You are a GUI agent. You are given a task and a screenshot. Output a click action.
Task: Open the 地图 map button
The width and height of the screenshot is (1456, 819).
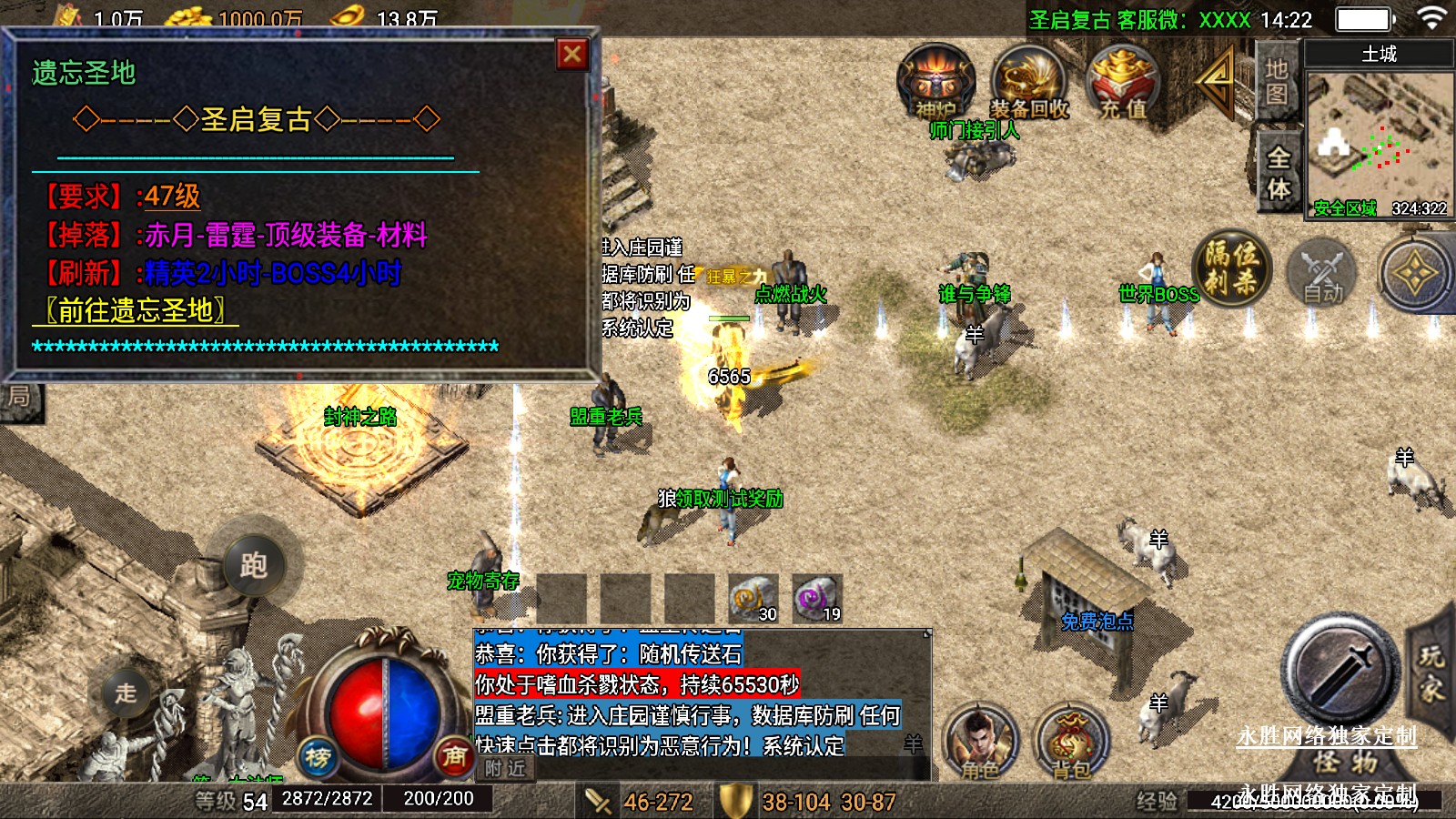[x=1277, y=82]
